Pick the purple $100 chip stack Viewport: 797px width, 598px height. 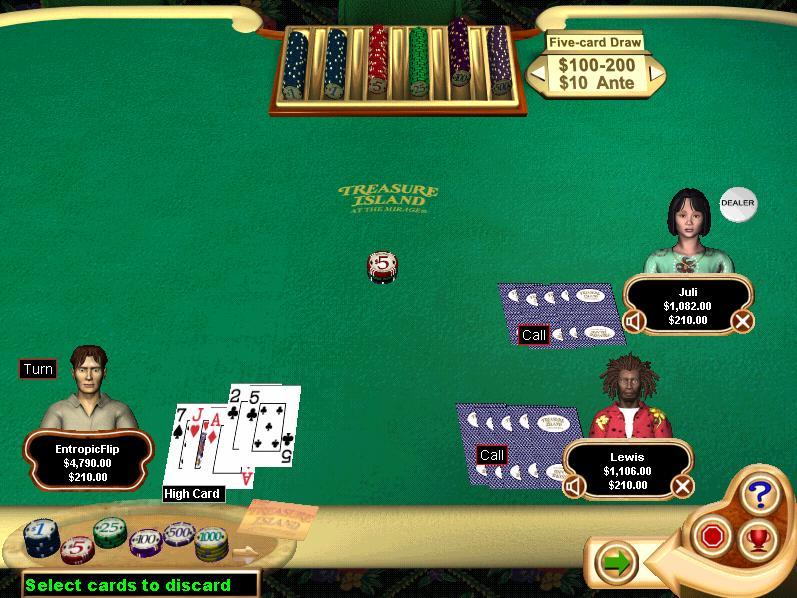click(145, 544)
